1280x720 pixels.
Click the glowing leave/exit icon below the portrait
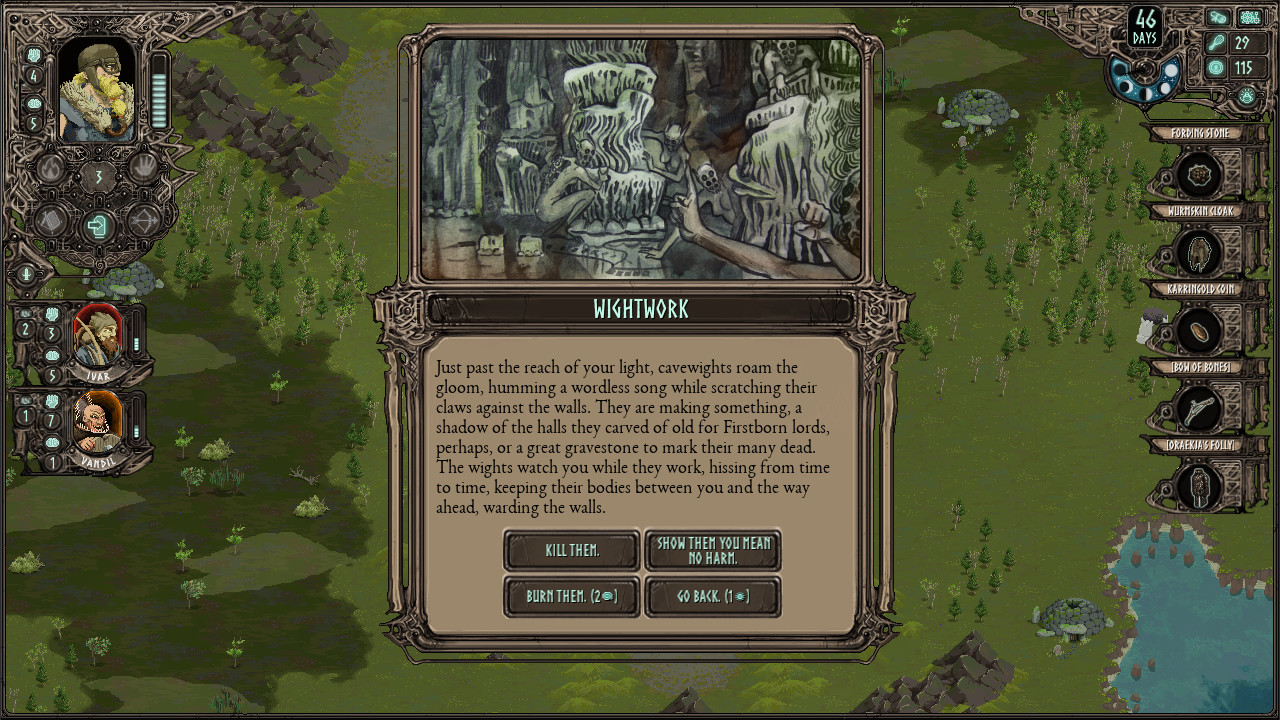click(97, 224)
